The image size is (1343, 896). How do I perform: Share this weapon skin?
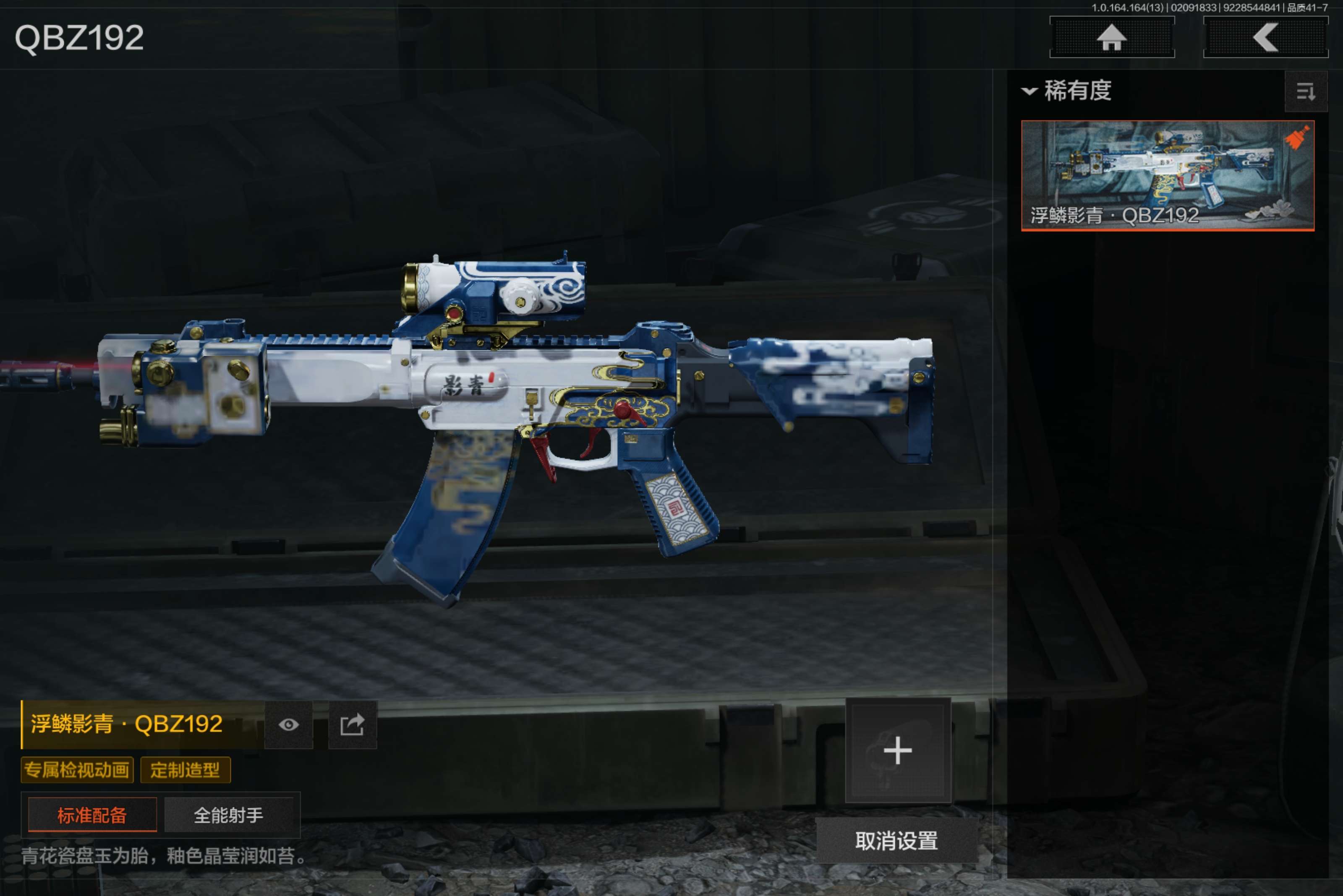[352, 724]
